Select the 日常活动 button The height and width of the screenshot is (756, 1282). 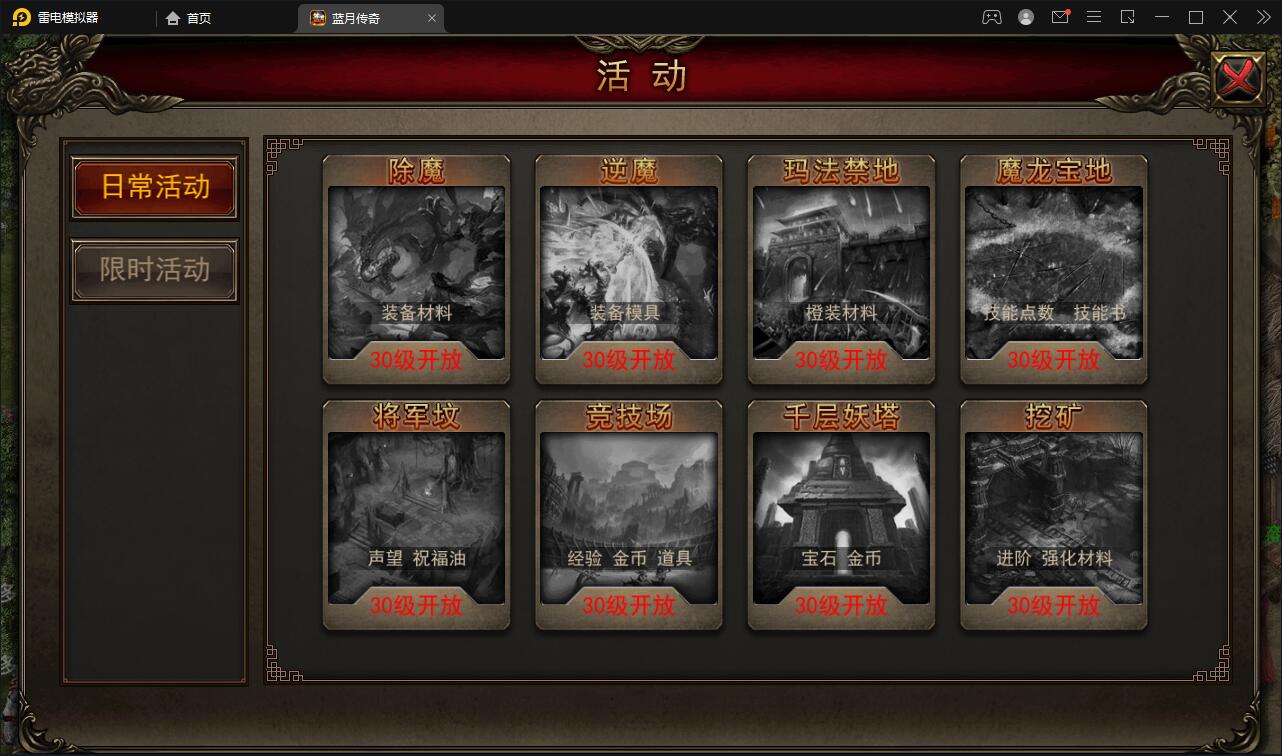point(154,188)
